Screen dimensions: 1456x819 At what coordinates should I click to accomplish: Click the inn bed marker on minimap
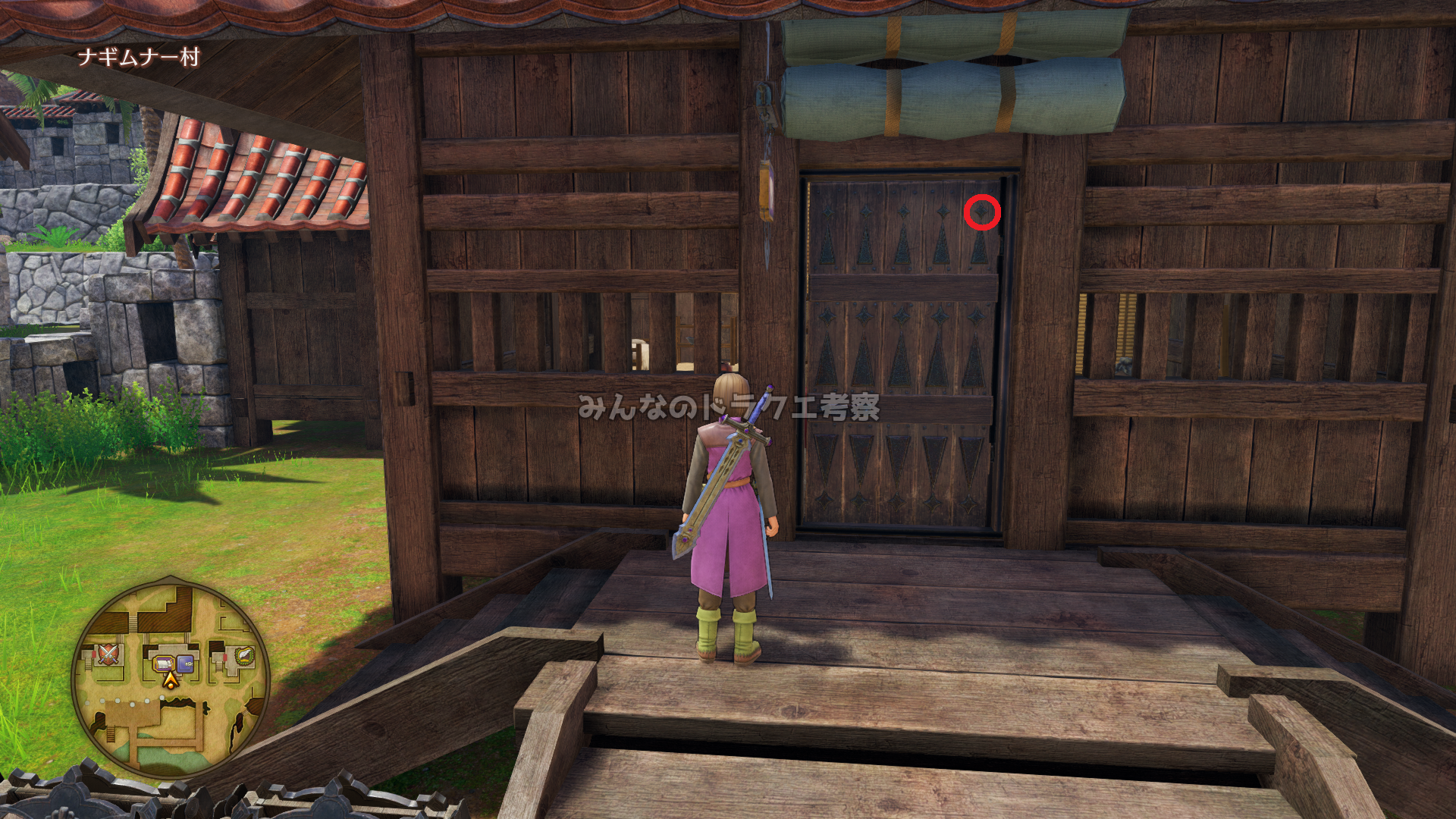coord(163,664)
